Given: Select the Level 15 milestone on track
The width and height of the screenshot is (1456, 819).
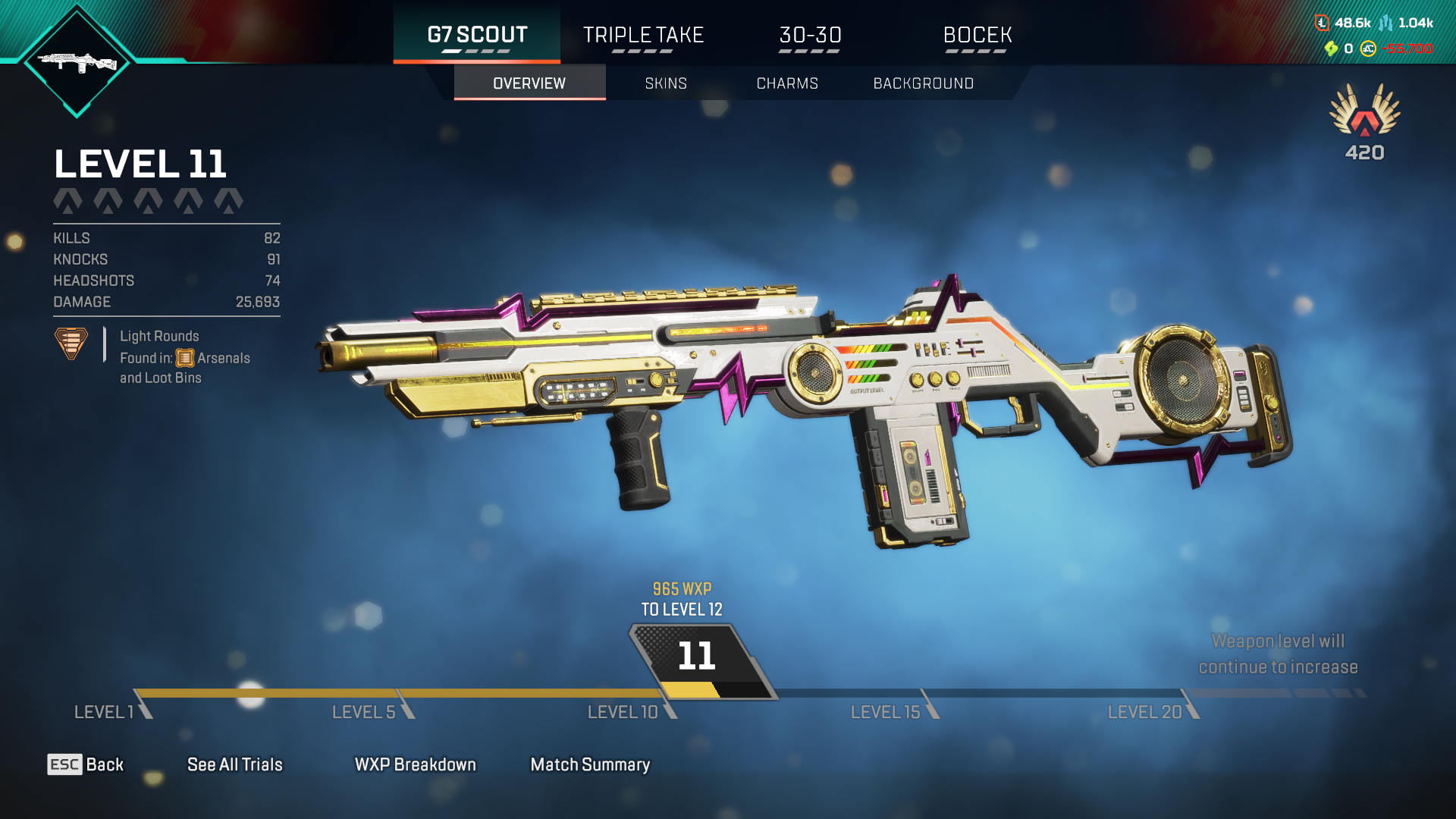Looking at the screenshot, I should tap(886, 712).
